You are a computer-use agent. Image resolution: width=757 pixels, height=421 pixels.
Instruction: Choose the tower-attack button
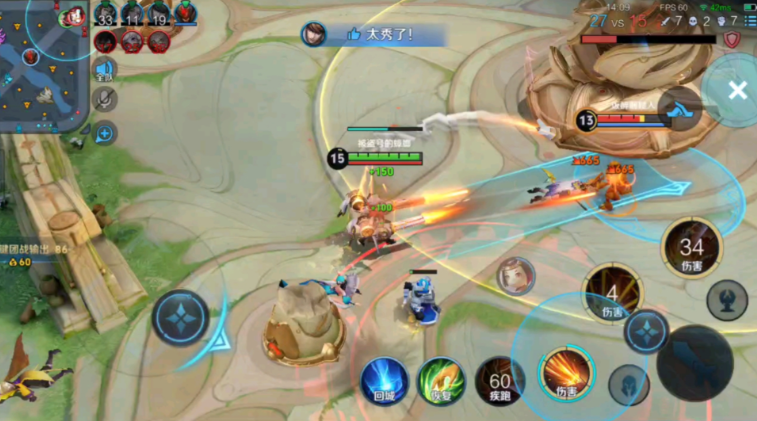[726, 299]
